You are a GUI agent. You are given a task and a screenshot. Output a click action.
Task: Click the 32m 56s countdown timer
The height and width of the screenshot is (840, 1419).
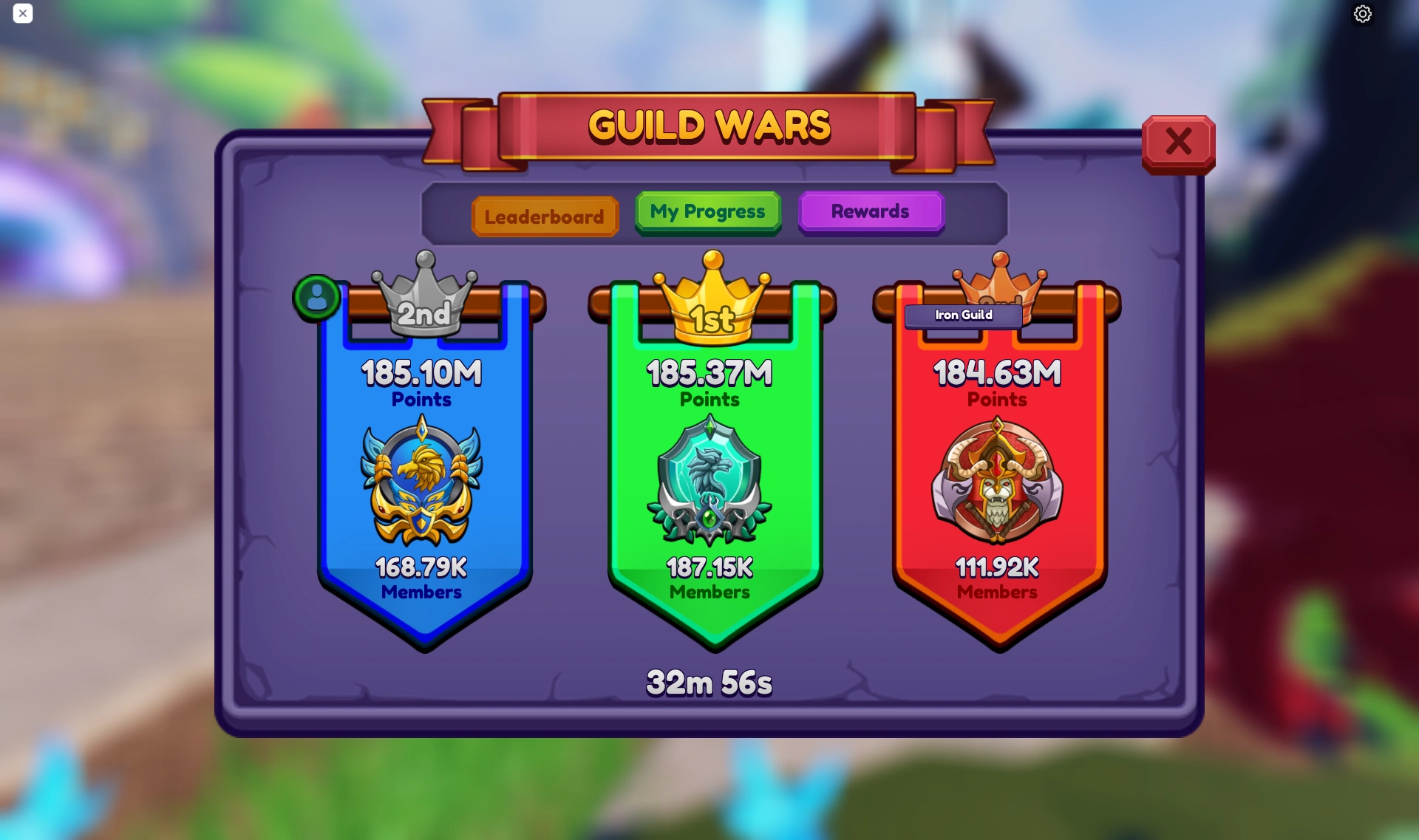coord(709,682)
